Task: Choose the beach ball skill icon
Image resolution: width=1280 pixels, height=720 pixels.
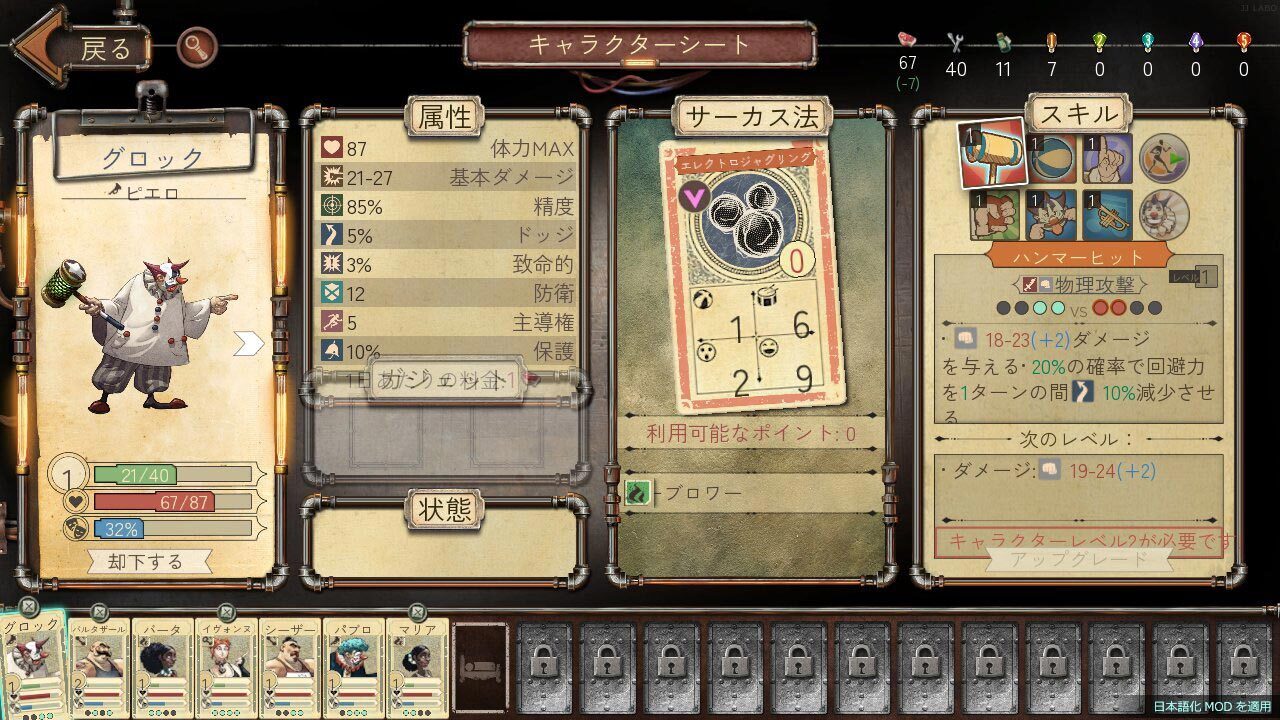Action: click(1052, 158)
